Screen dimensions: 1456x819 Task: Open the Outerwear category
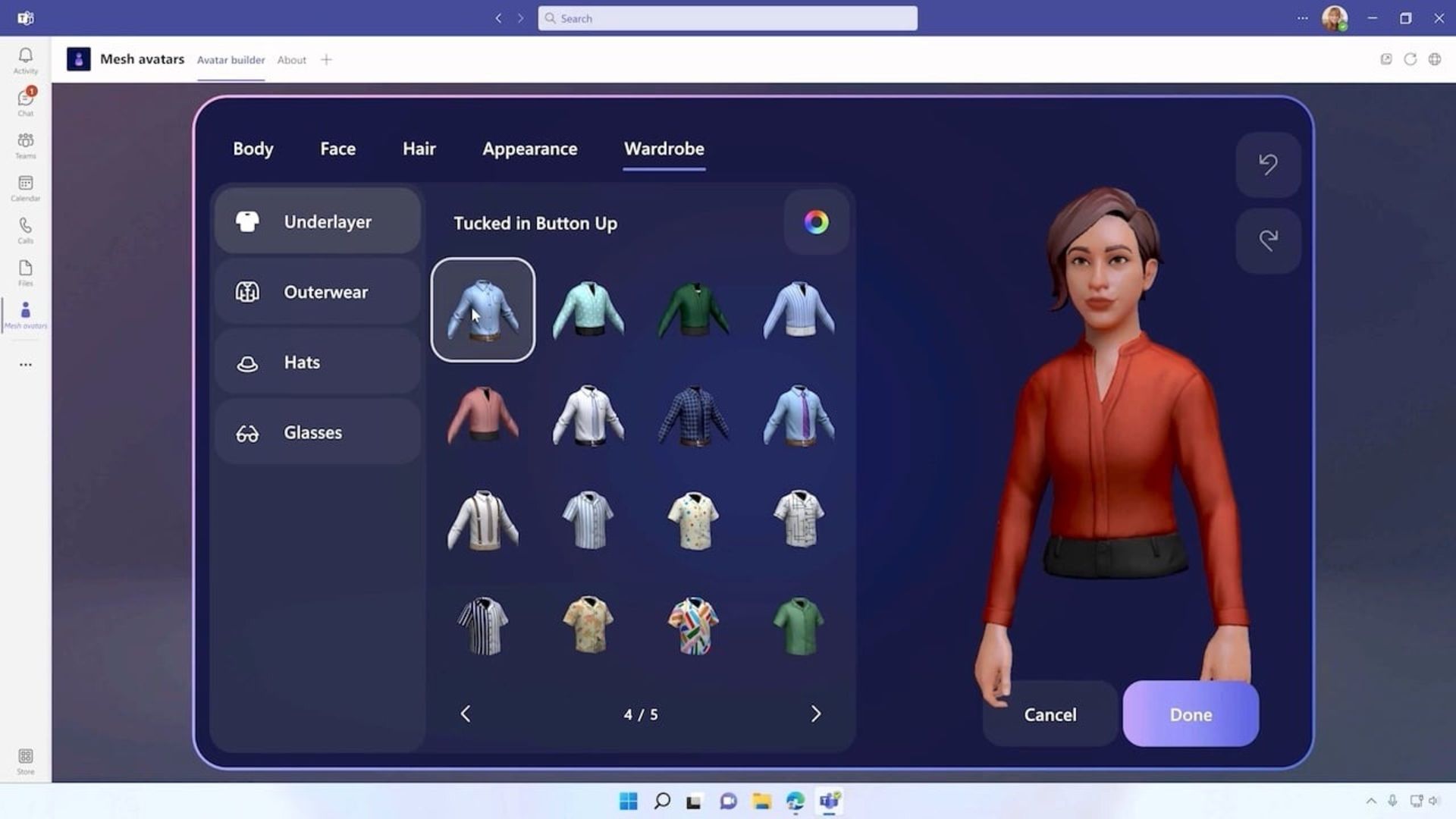click(x=317, y=292)
